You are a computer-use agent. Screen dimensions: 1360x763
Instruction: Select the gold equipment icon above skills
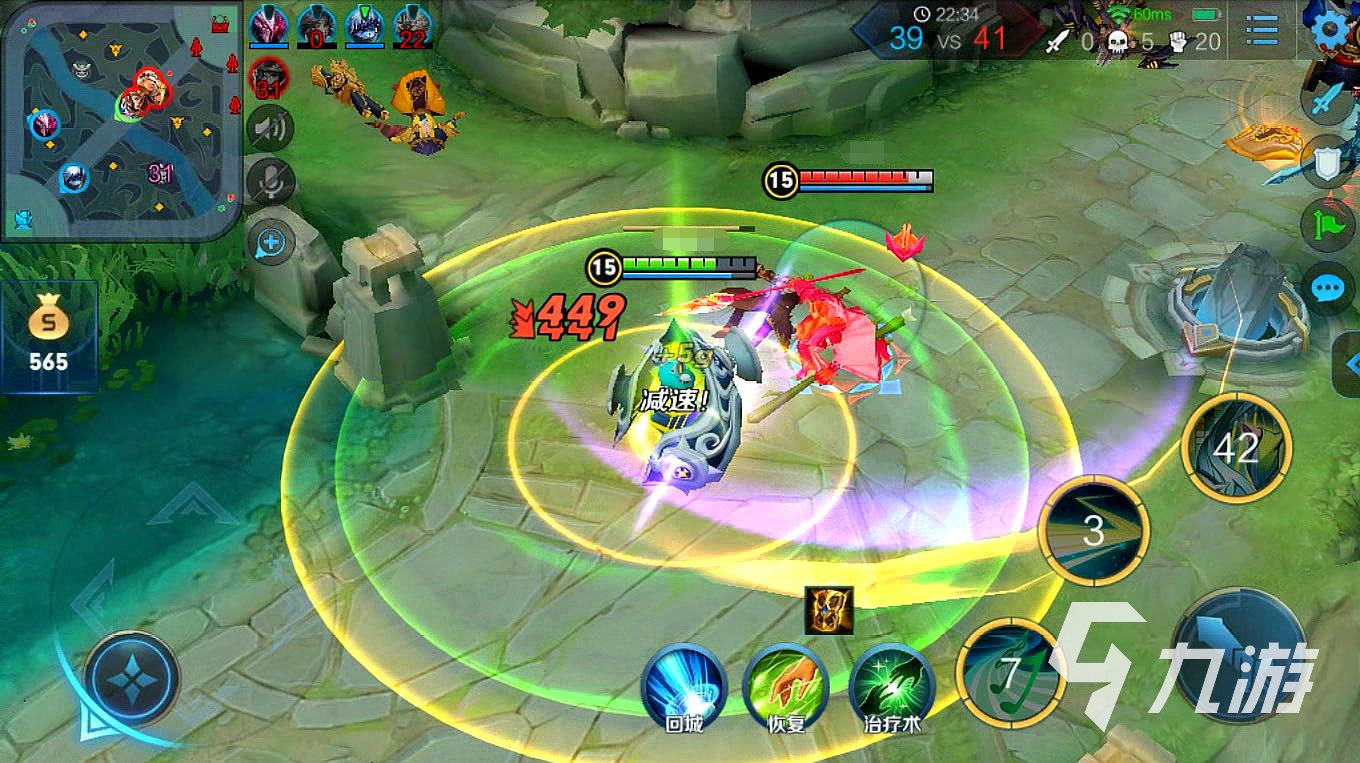click(x=829, y=610)
